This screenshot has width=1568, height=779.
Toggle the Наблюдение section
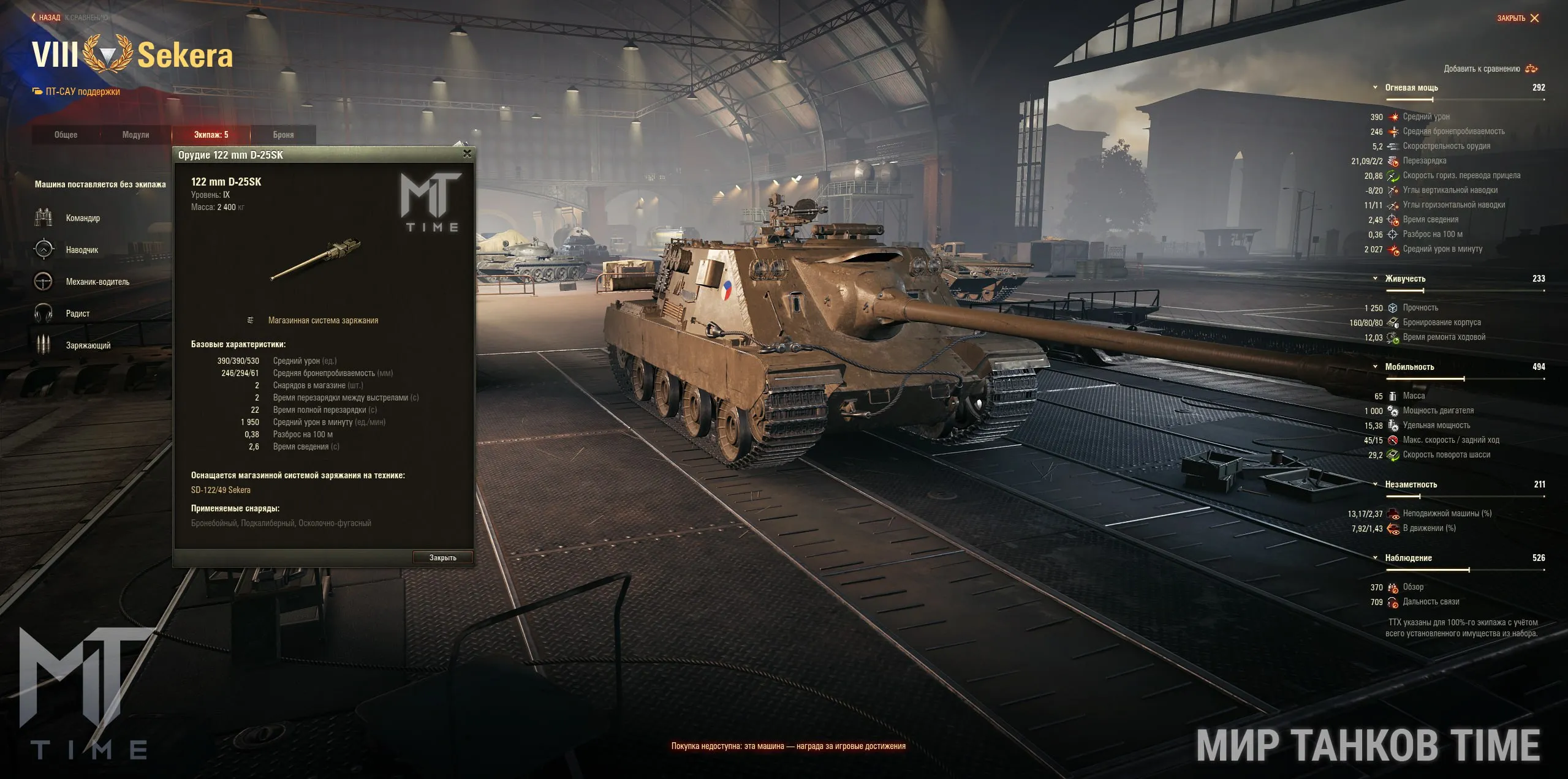pos(1376,558)
